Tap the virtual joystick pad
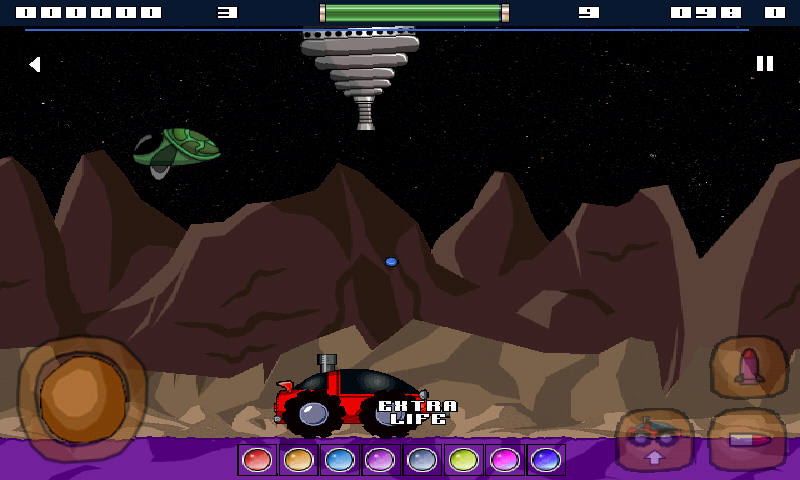800x480 pixels. 82,398
